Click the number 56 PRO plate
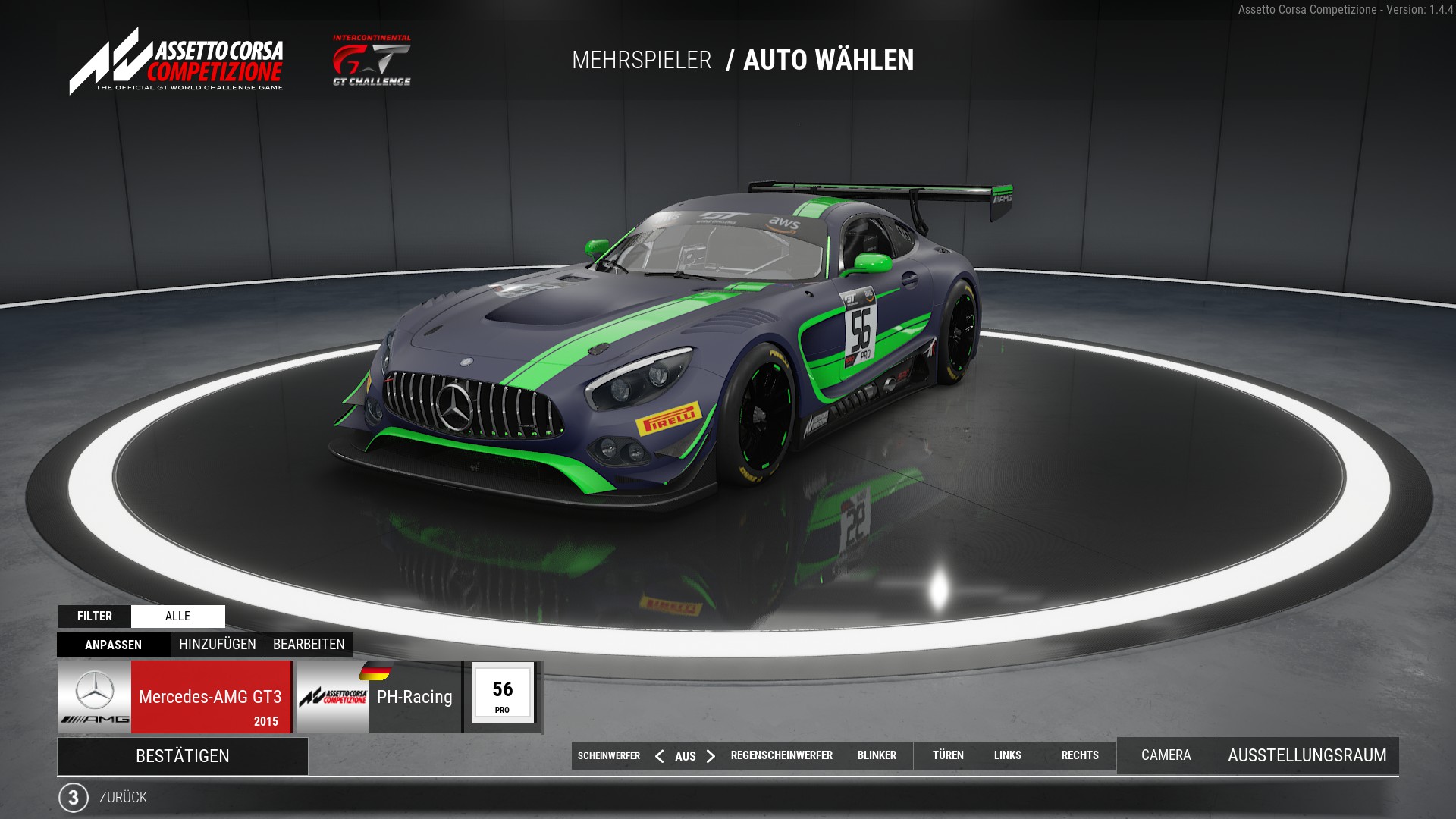Viewport: 1456px width, 819px height. coord(503,695)
